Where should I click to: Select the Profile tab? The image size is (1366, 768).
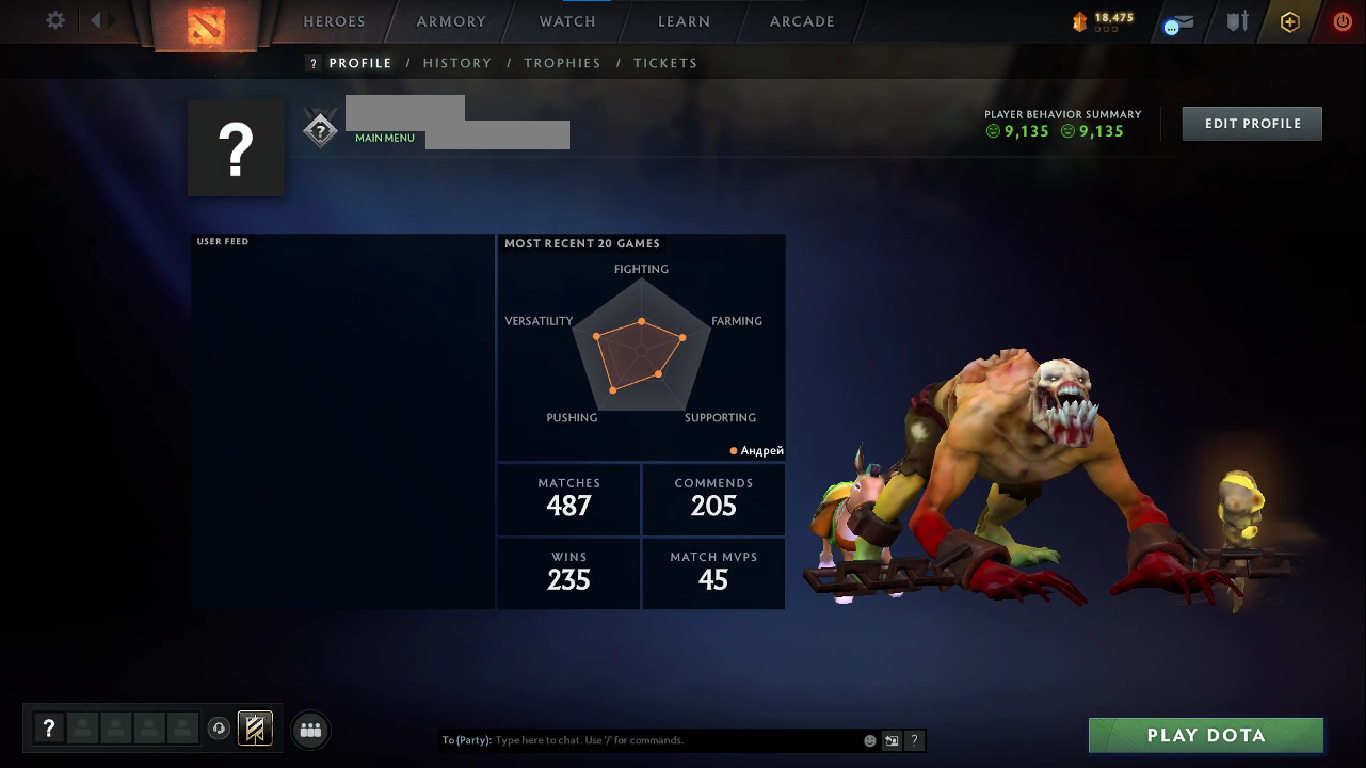[x=360, y=63]
